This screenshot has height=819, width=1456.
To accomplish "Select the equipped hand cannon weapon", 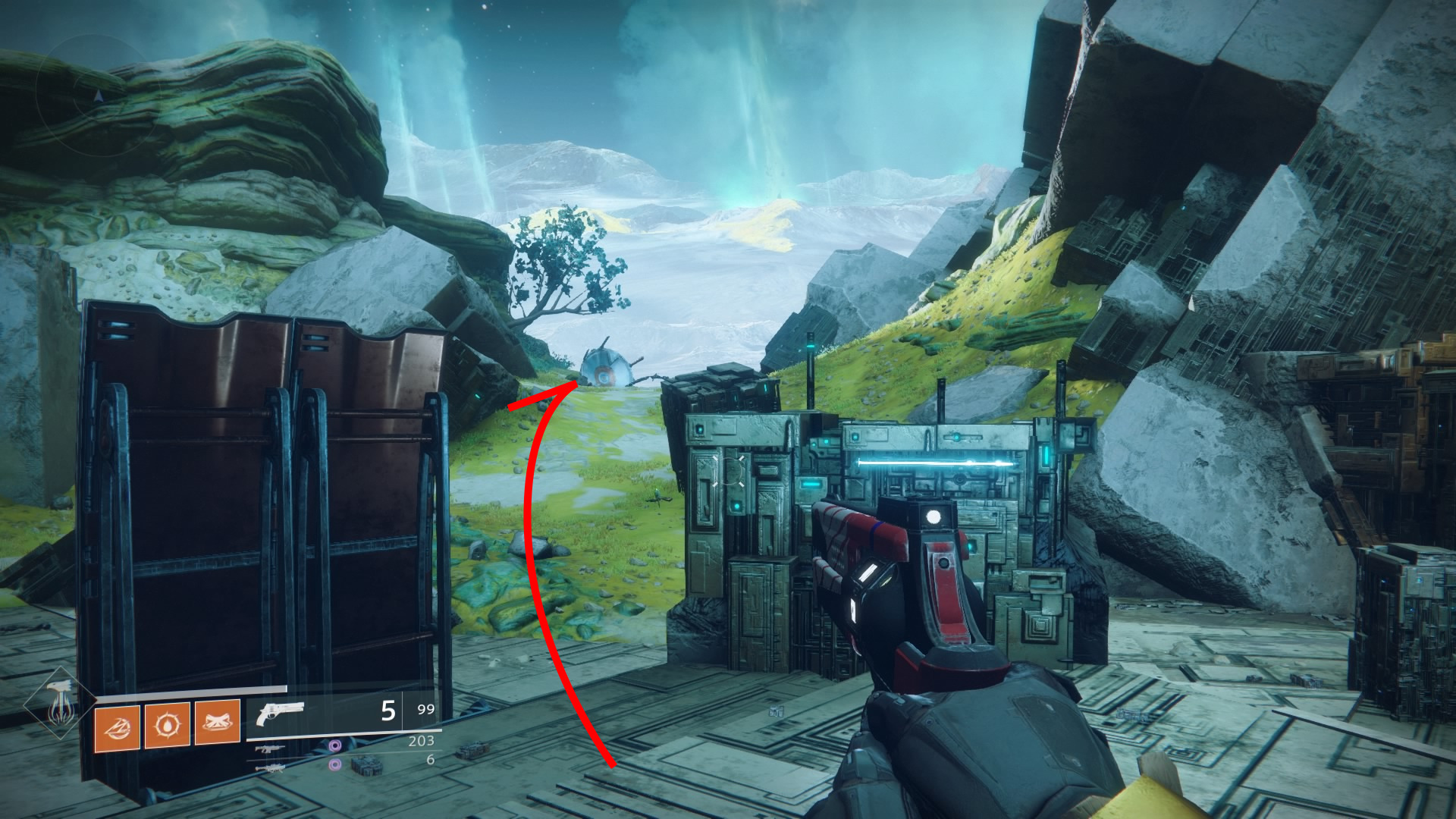I will tap(280, 713).
